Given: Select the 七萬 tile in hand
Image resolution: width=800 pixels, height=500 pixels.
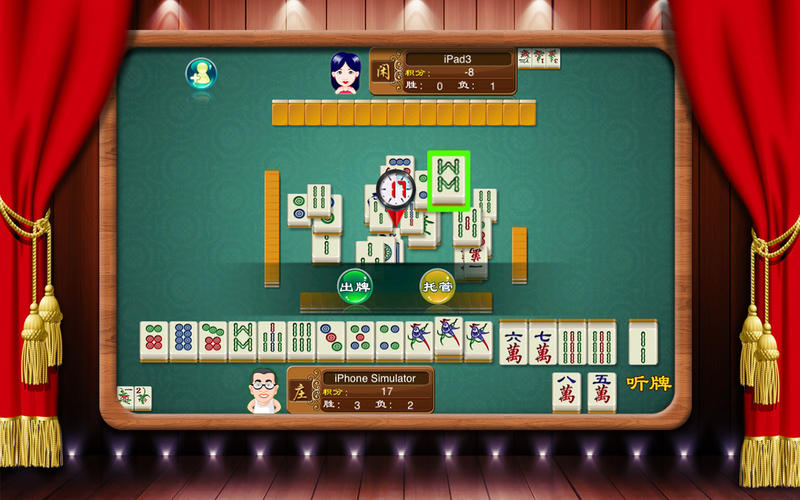Looking at the screenshot, I should click(x=543, y=342).
